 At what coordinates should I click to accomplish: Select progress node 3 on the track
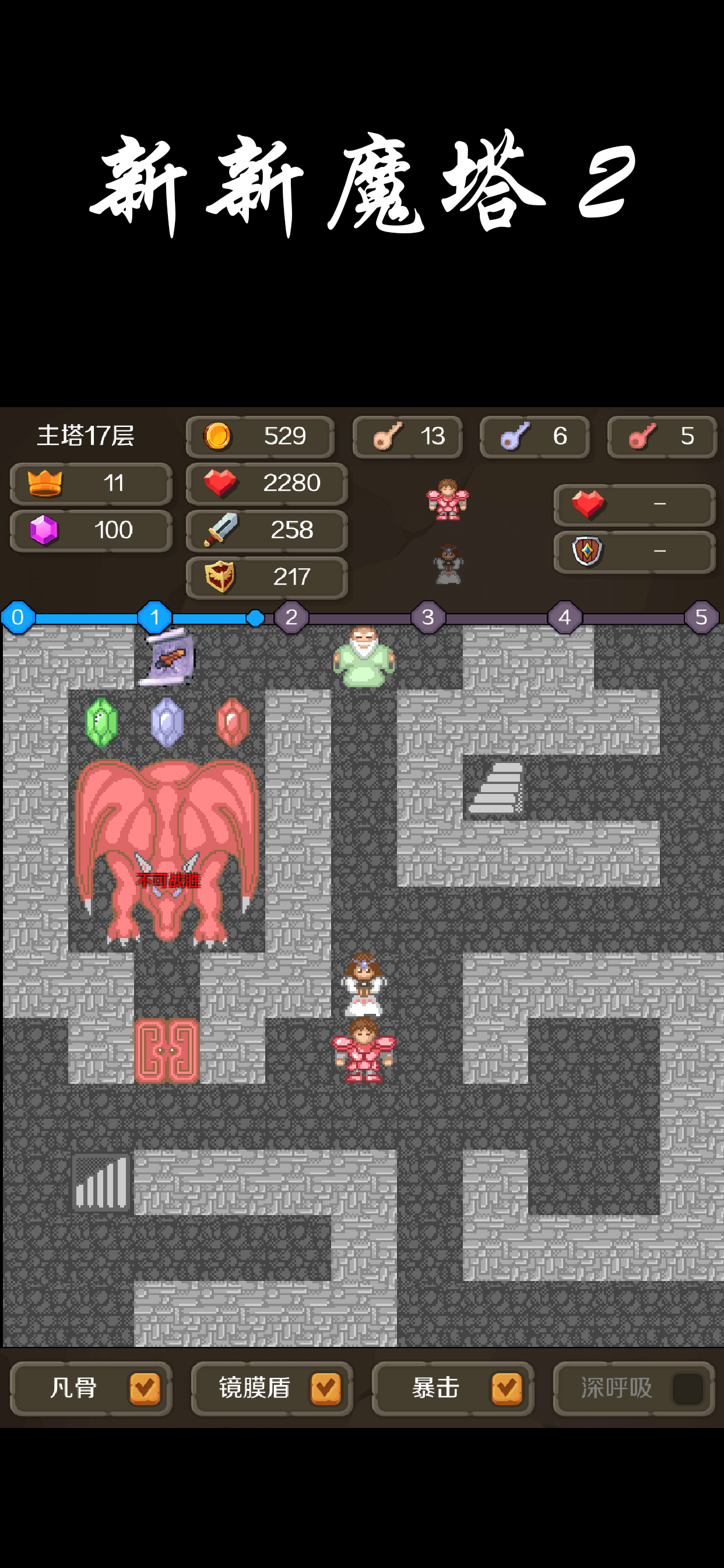(x=428, y=617)
